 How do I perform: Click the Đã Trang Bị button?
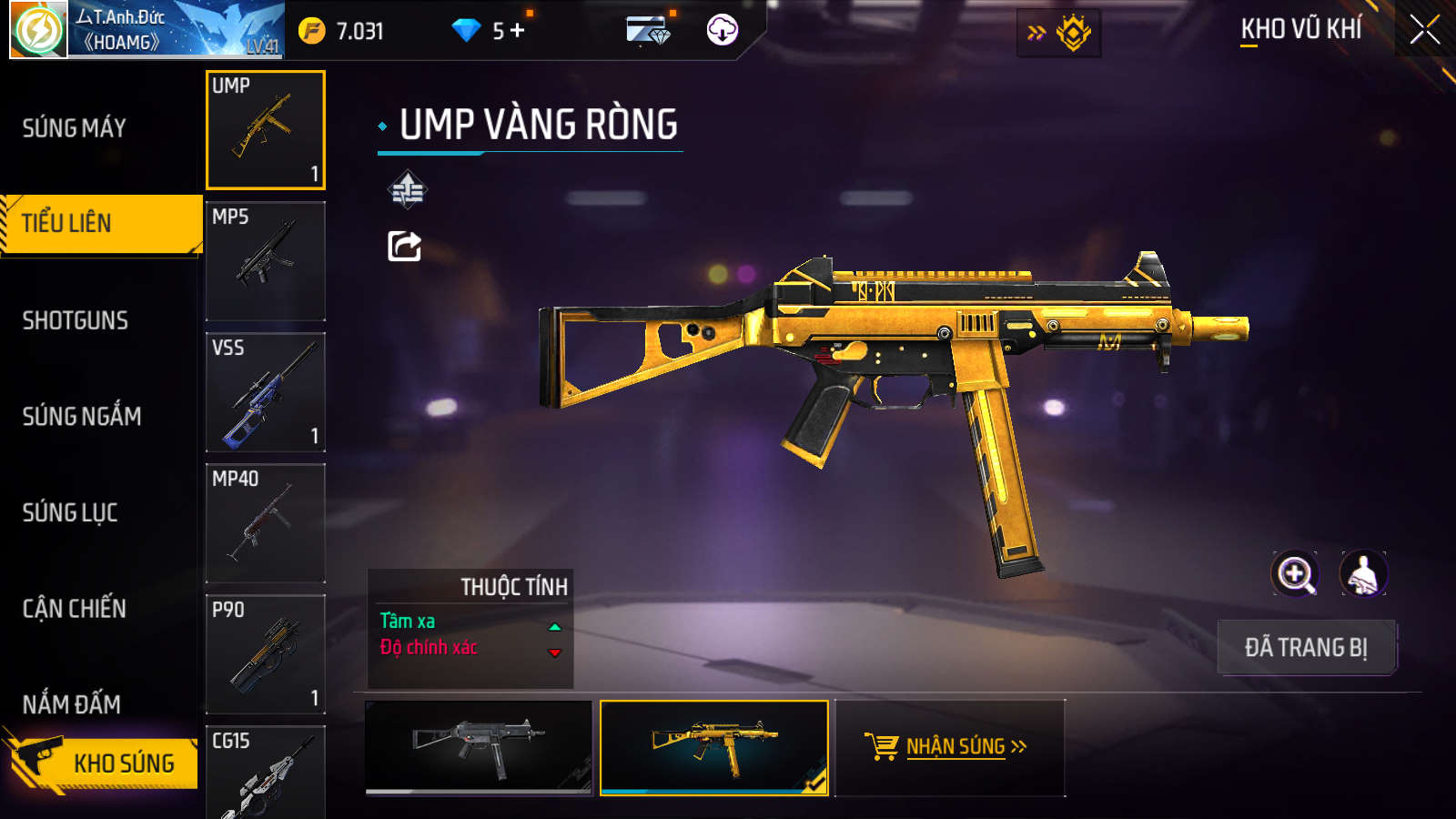click(x=1306, y=648)
